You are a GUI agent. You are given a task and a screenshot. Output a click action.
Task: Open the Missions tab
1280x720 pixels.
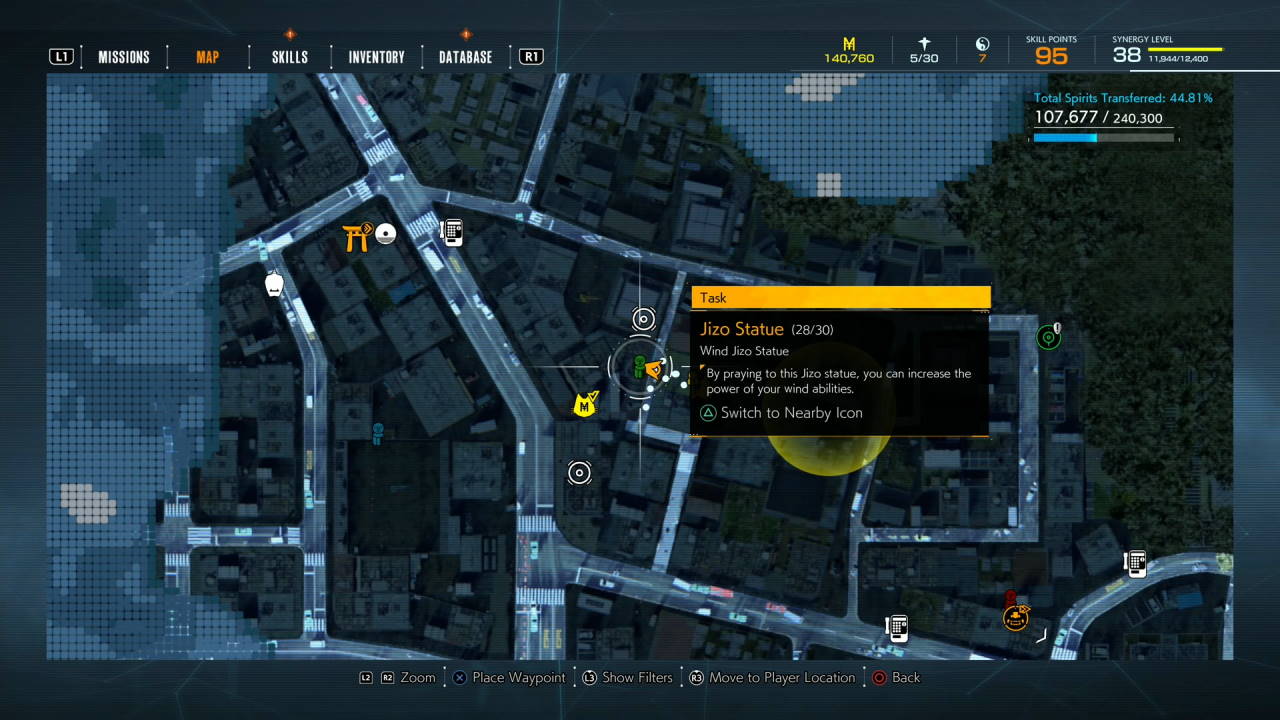point(123,57)
